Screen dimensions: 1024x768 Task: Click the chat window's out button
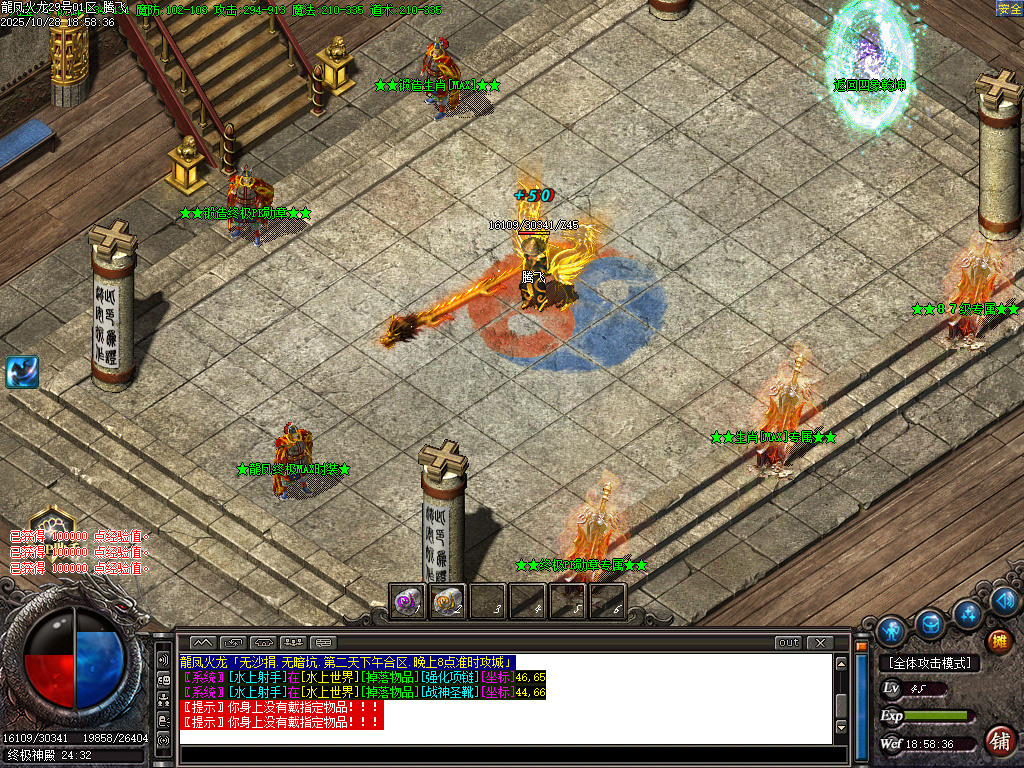click(789, 643)
